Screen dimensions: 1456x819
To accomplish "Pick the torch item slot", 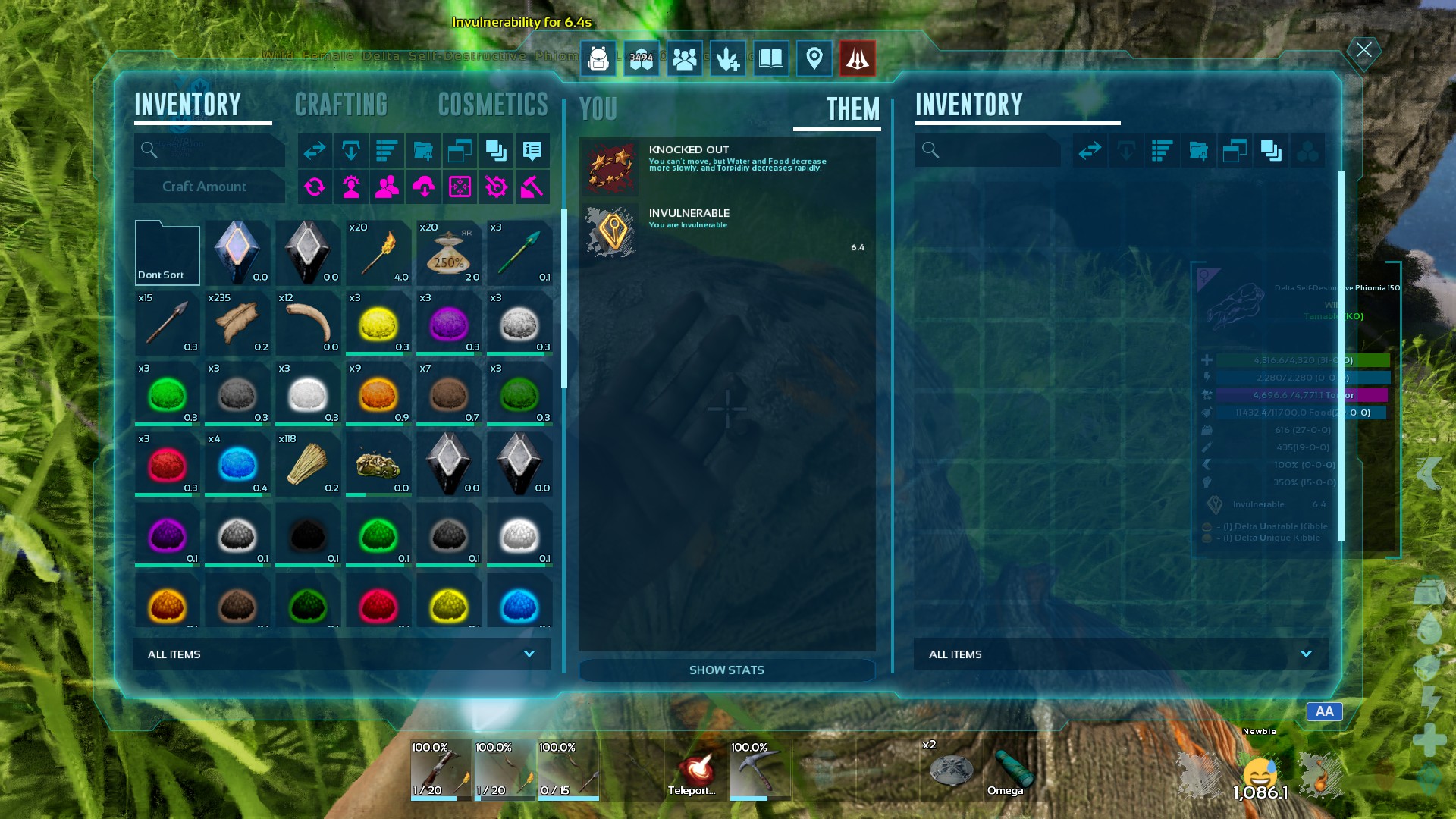I will 378,253.
